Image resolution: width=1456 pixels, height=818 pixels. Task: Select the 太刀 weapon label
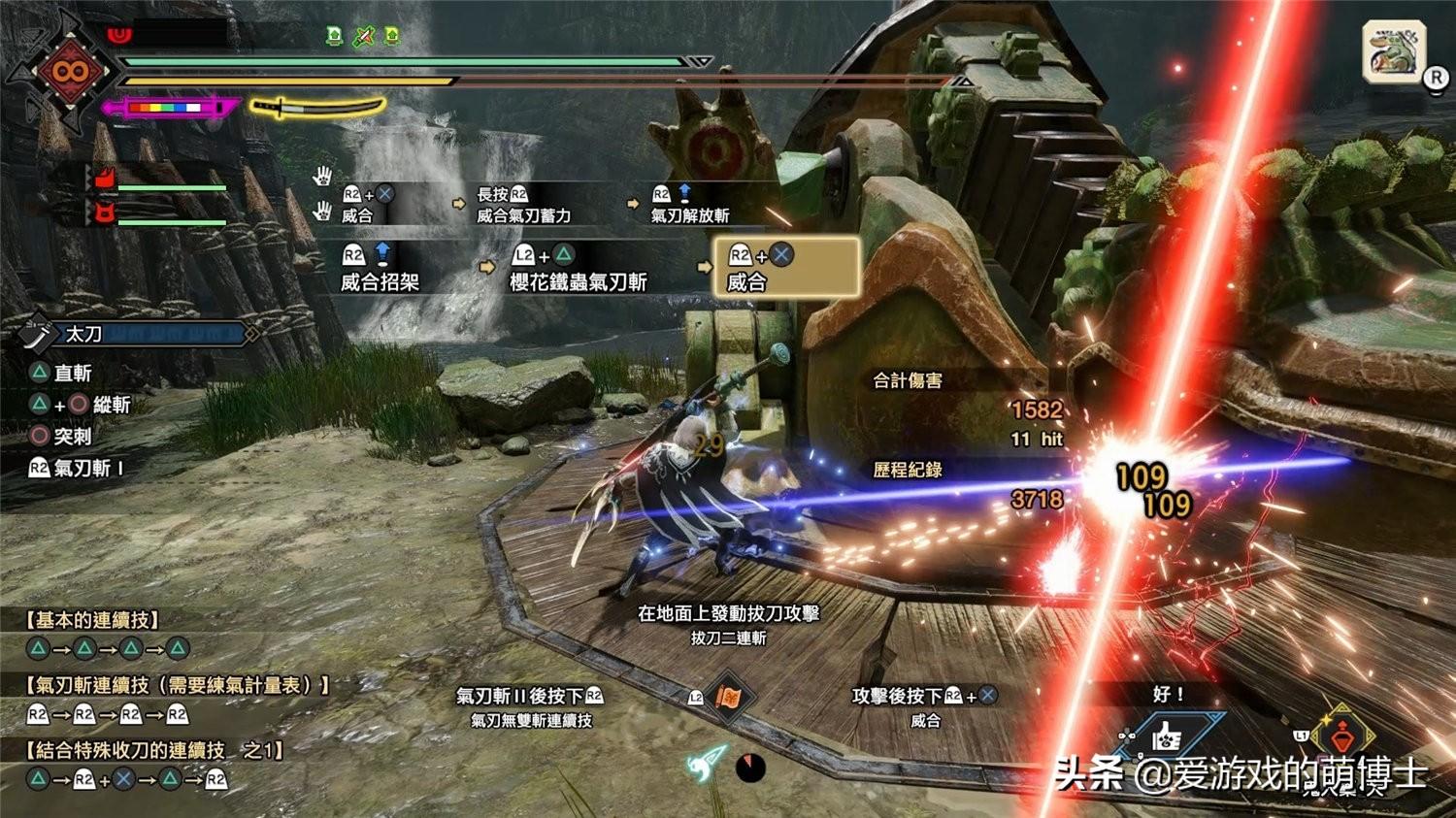83,334
